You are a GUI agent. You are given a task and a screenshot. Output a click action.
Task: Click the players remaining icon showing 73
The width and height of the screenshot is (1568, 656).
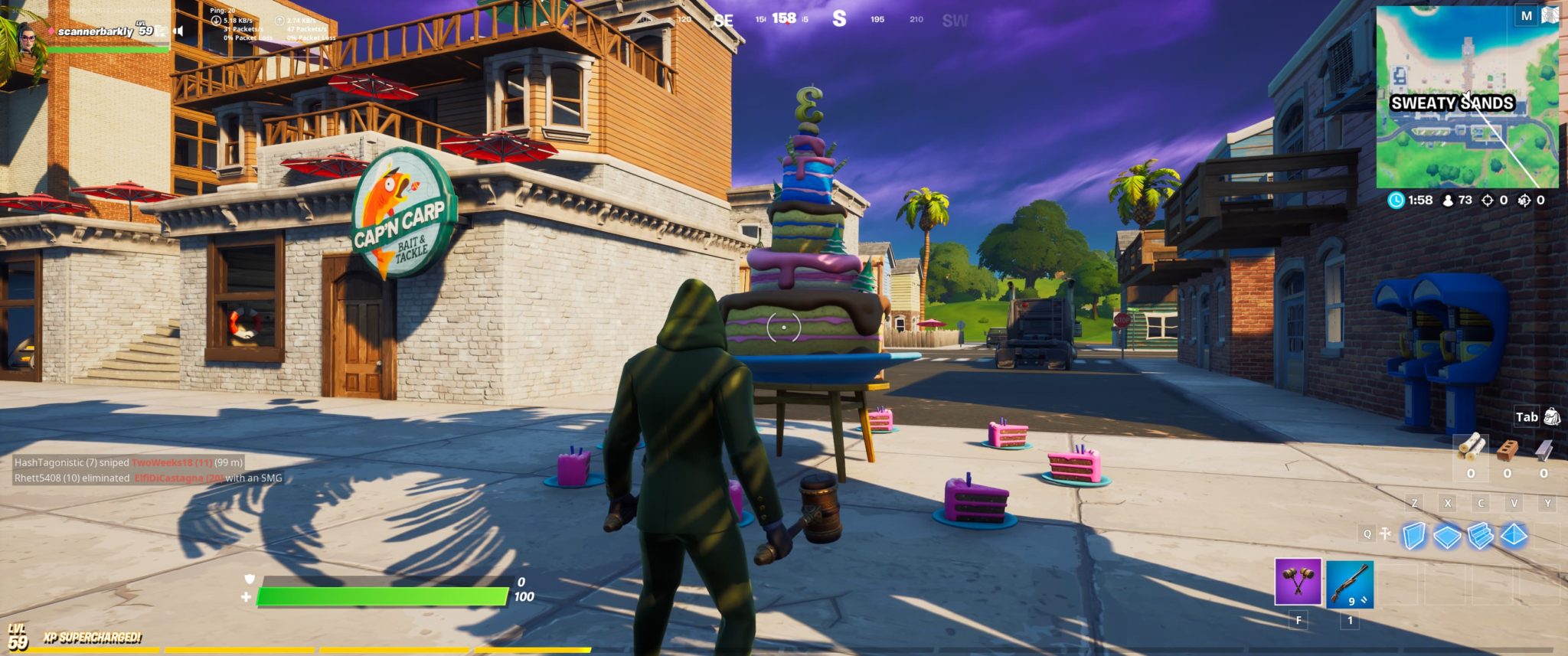pyautogui.click(x=1448, y=200)
